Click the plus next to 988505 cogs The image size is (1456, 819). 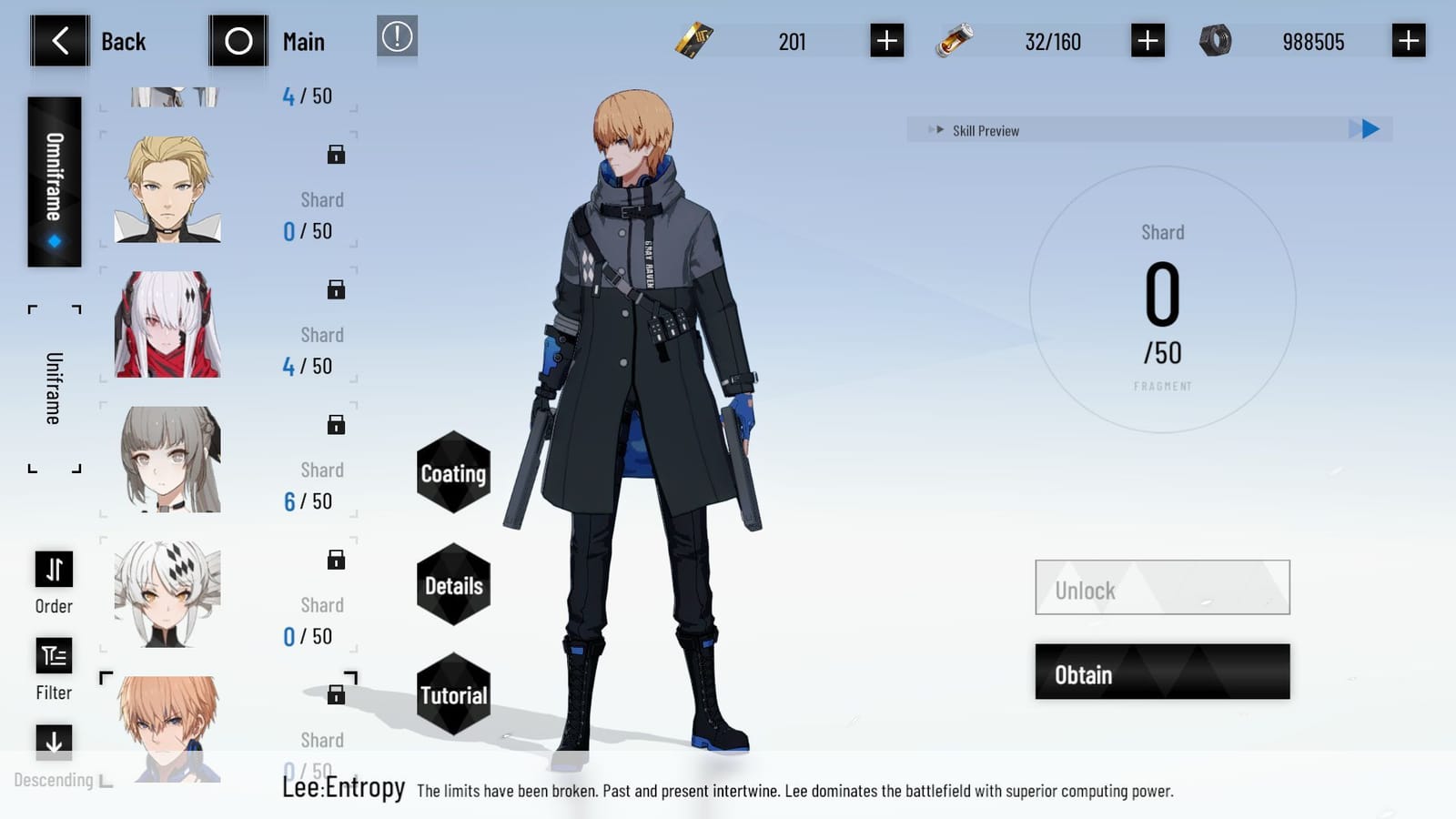1407,40
